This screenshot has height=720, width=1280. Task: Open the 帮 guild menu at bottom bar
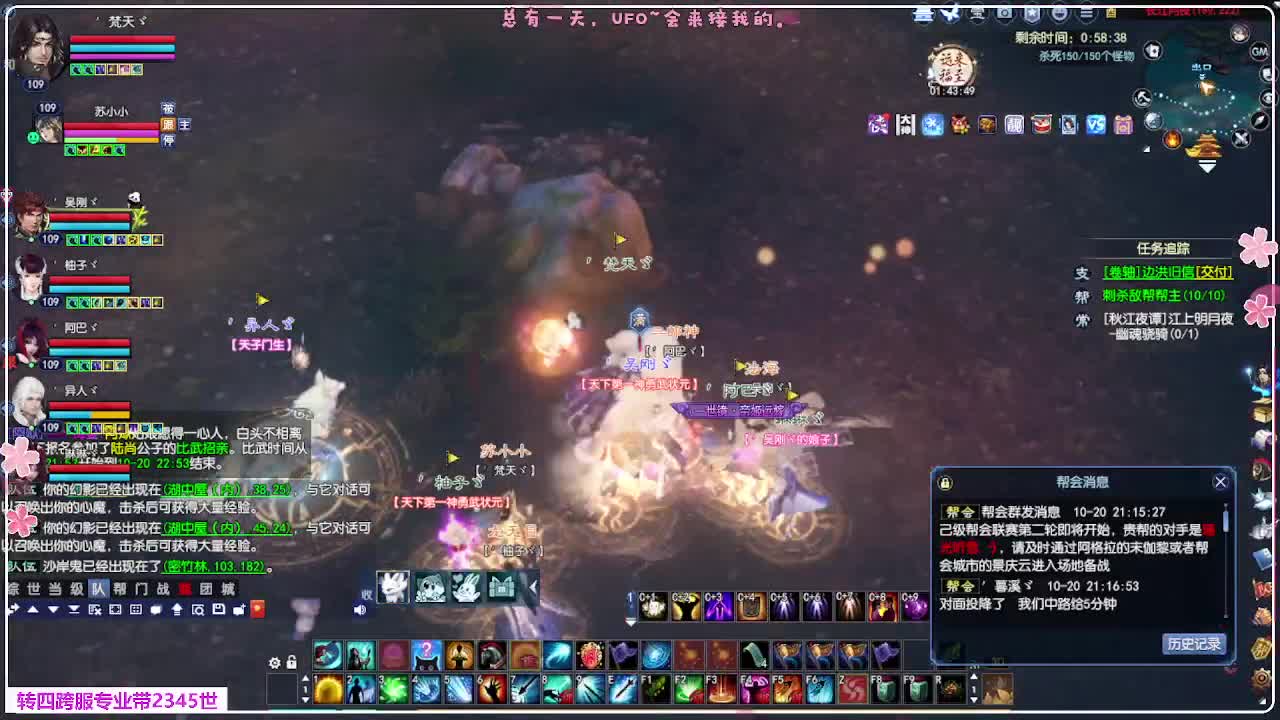(120, 589)
